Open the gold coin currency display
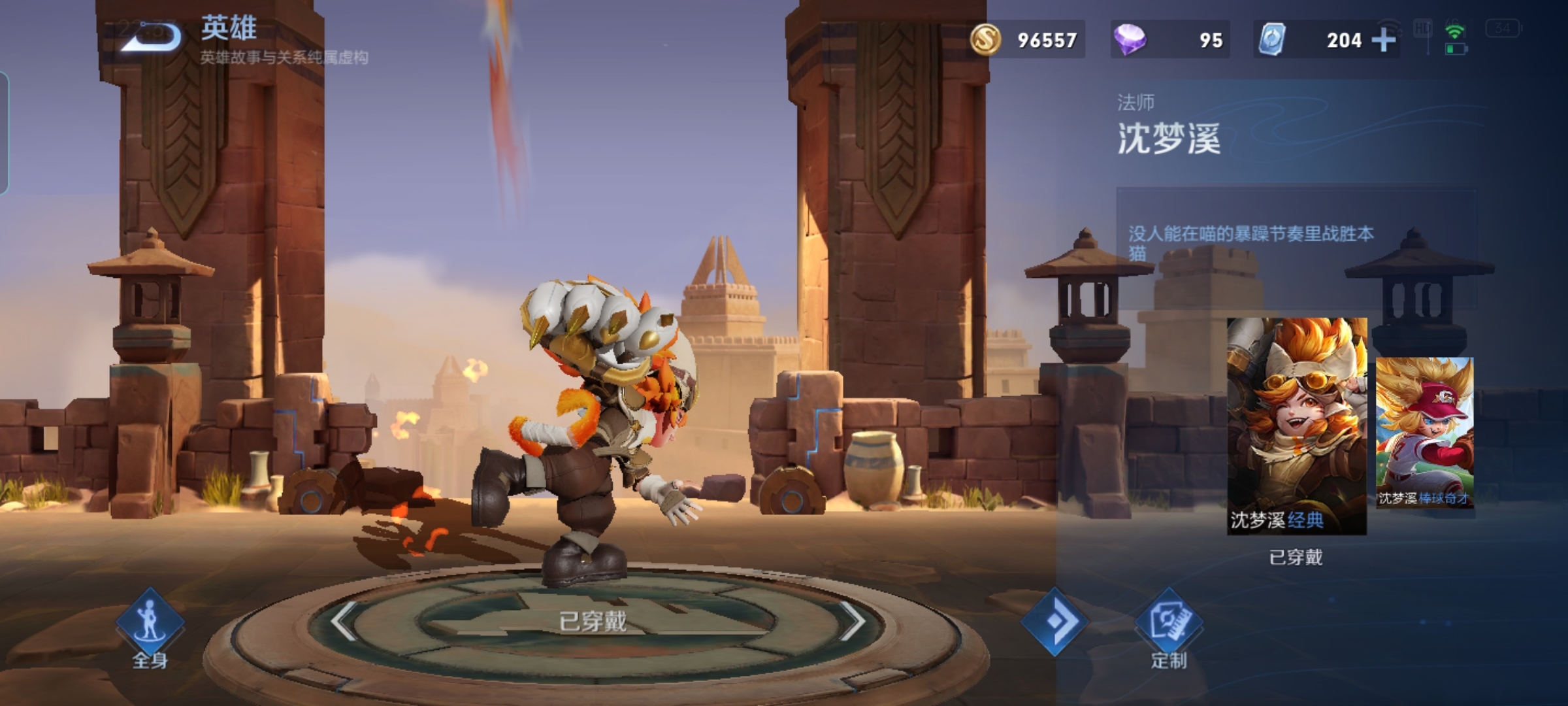 click(x=1026, y=40)
